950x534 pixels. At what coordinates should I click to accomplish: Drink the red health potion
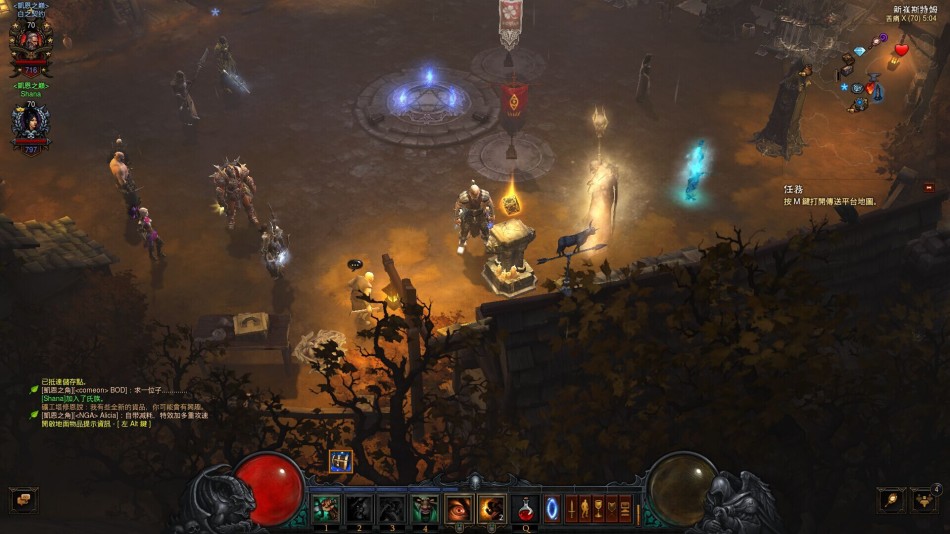pos(525,508)
